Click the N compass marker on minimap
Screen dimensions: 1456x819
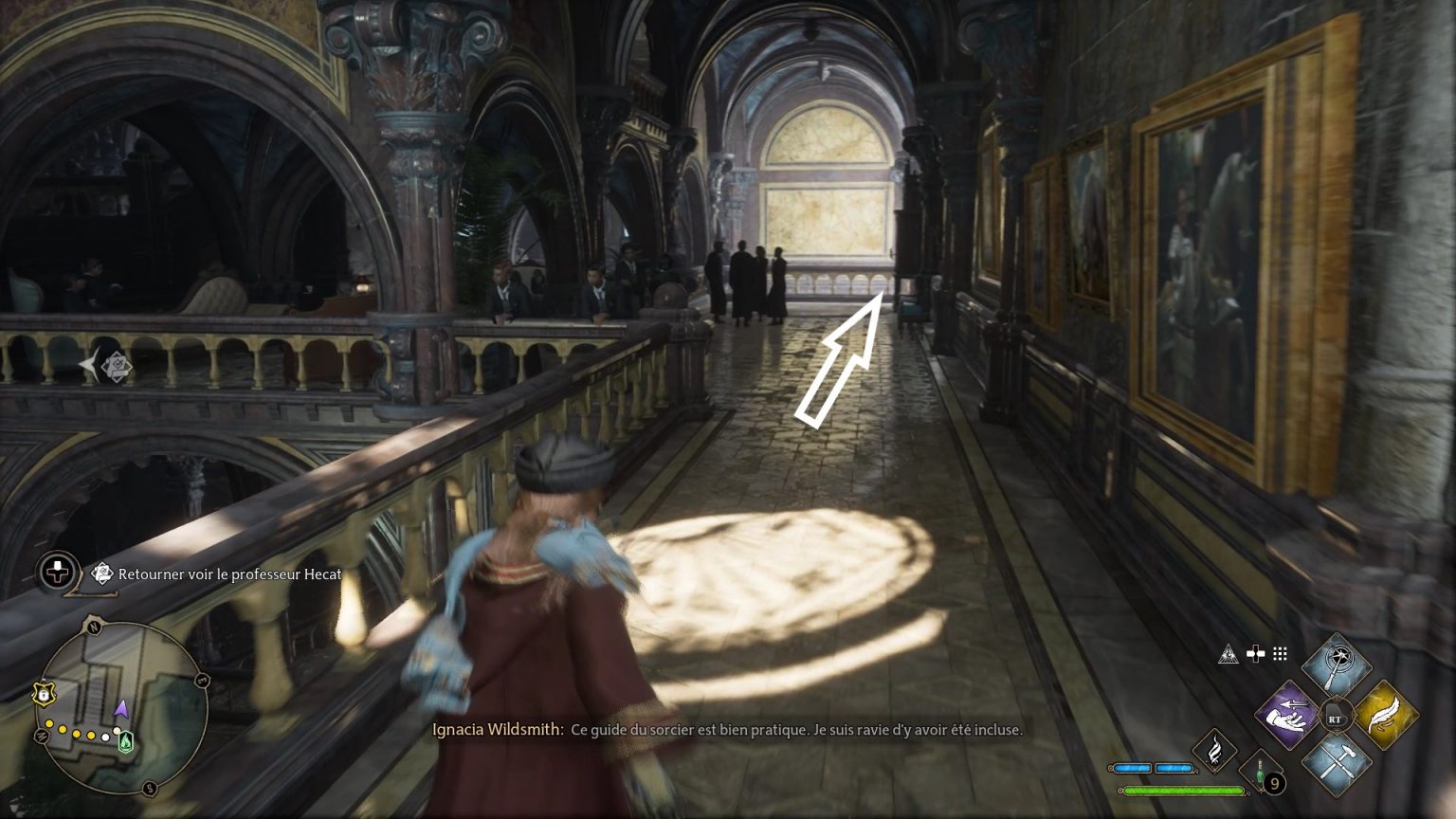pos(93,628)
